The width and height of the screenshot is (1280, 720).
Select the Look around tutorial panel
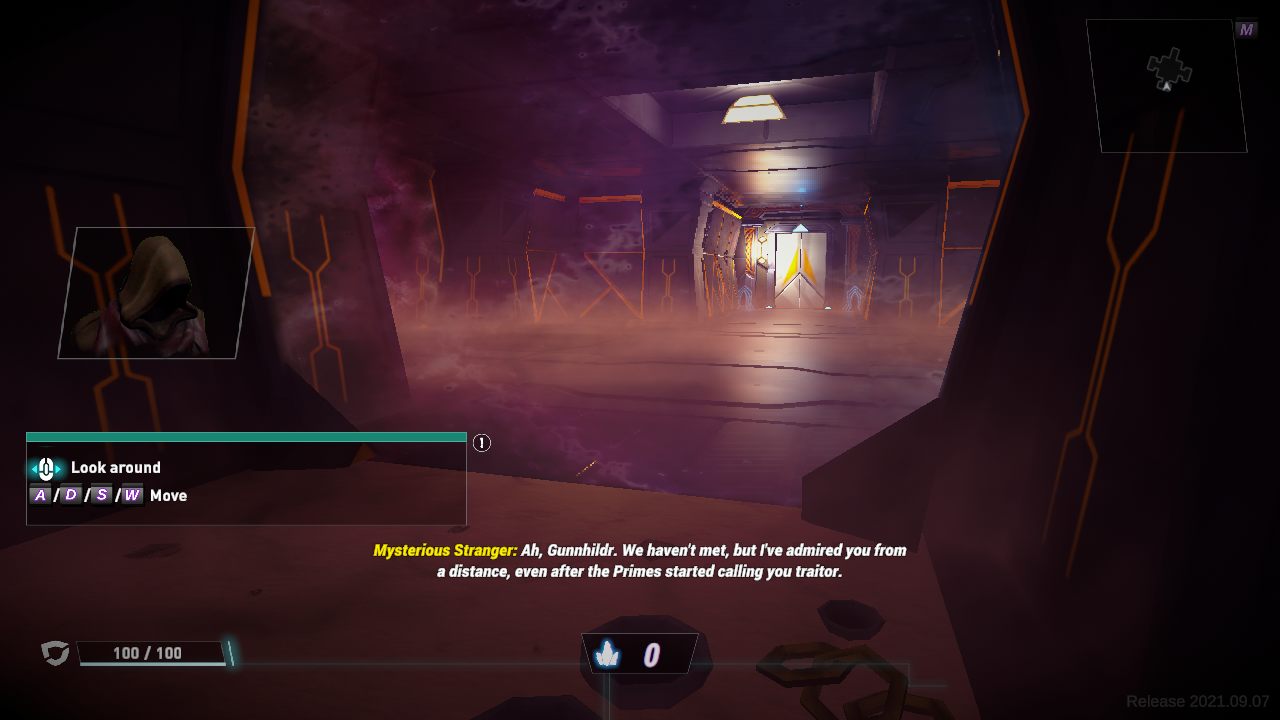246,481
